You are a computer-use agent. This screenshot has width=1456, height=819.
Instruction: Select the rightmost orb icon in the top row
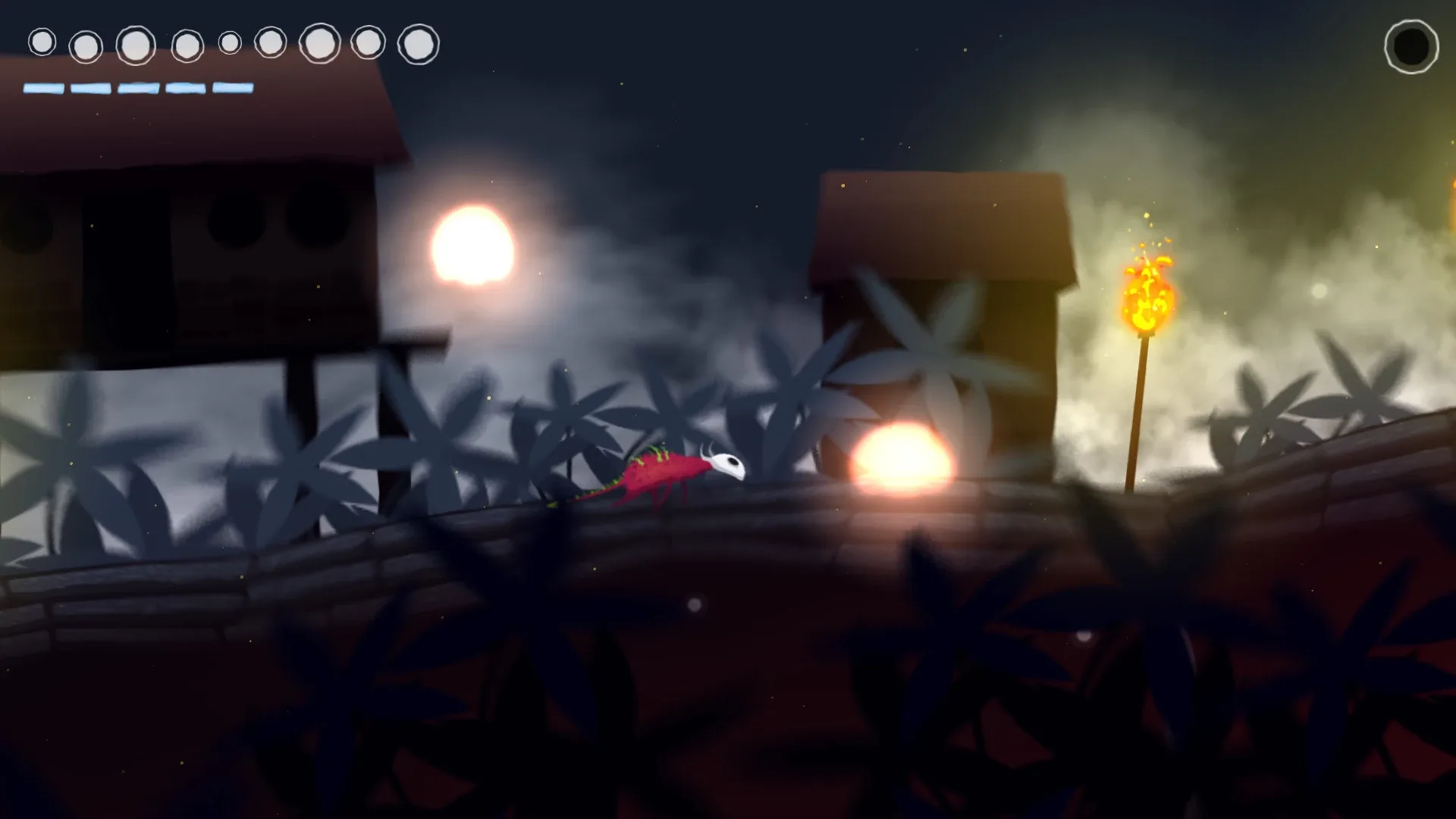[x=417, y=42]
